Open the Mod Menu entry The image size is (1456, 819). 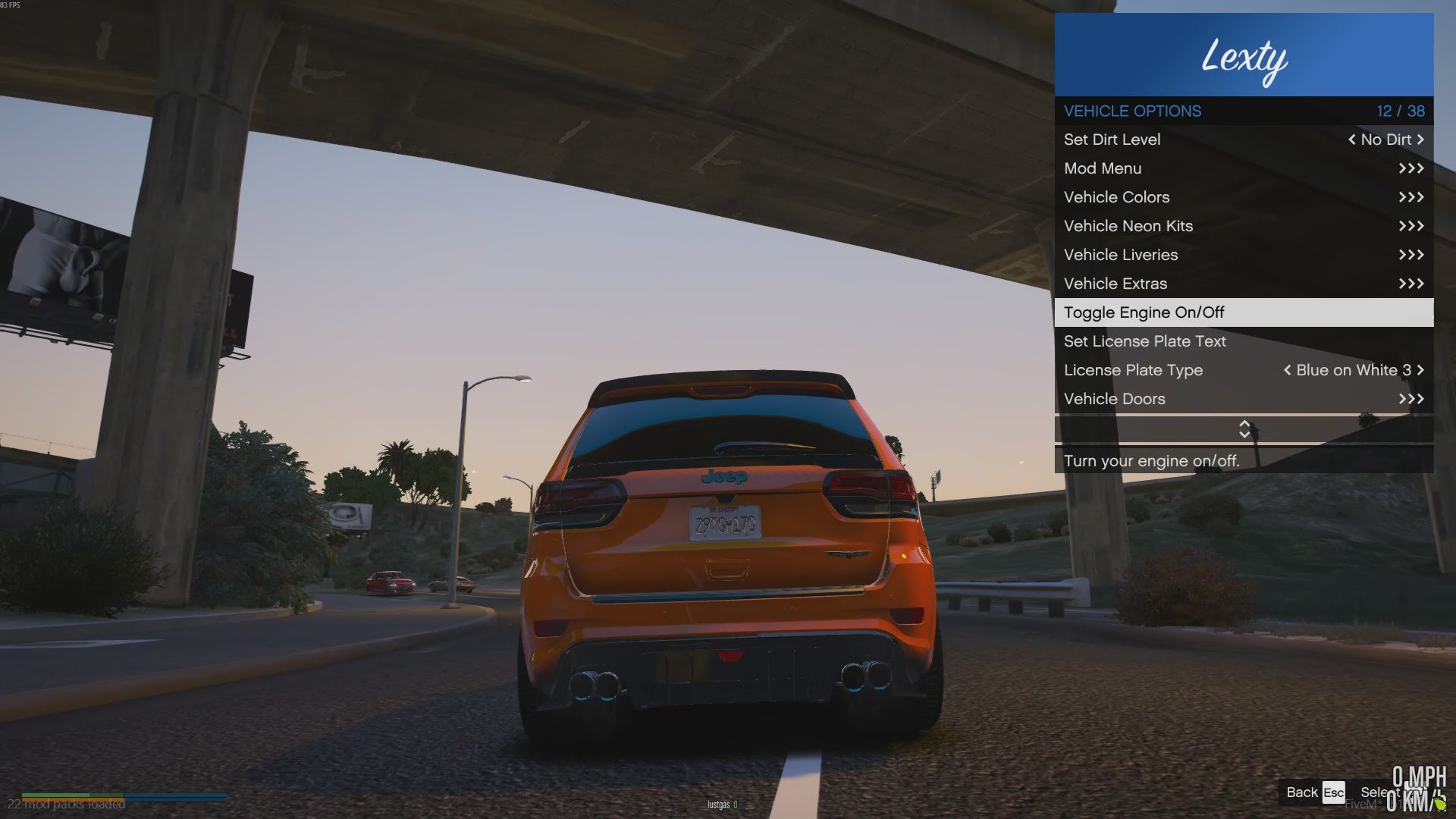pos(1244,168)
